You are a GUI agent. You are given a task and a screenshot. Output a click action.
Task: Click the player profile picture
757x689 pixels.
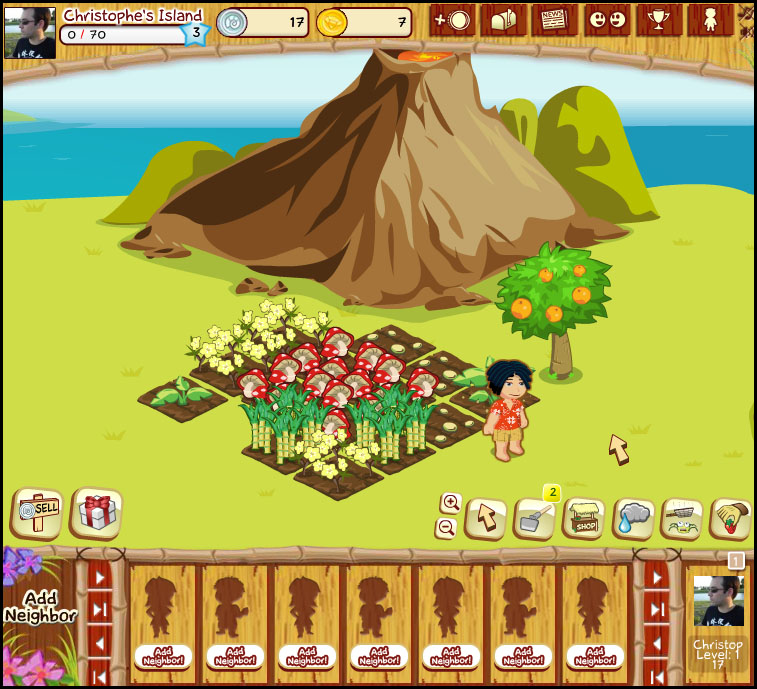click(30, 33)
